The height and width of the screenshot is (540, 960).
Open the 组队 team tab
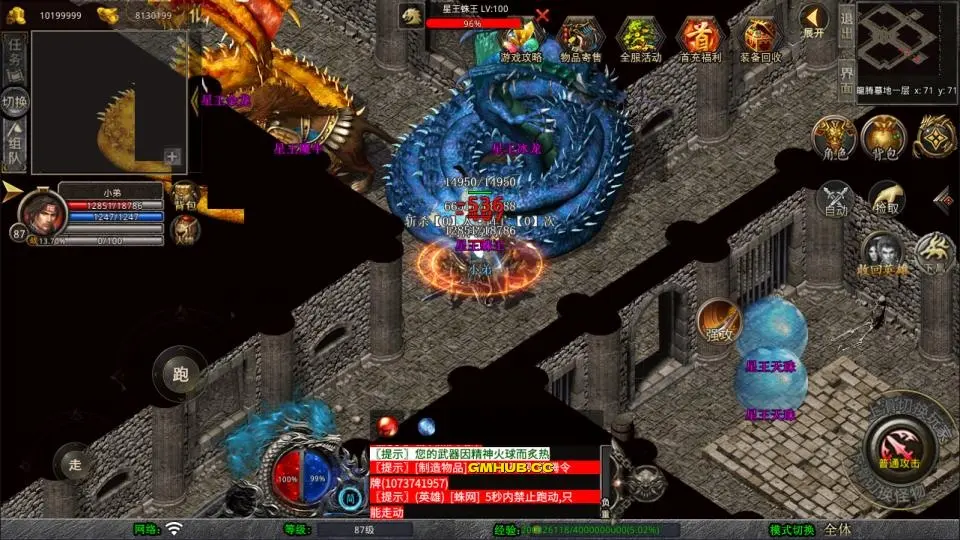[15, 146]
